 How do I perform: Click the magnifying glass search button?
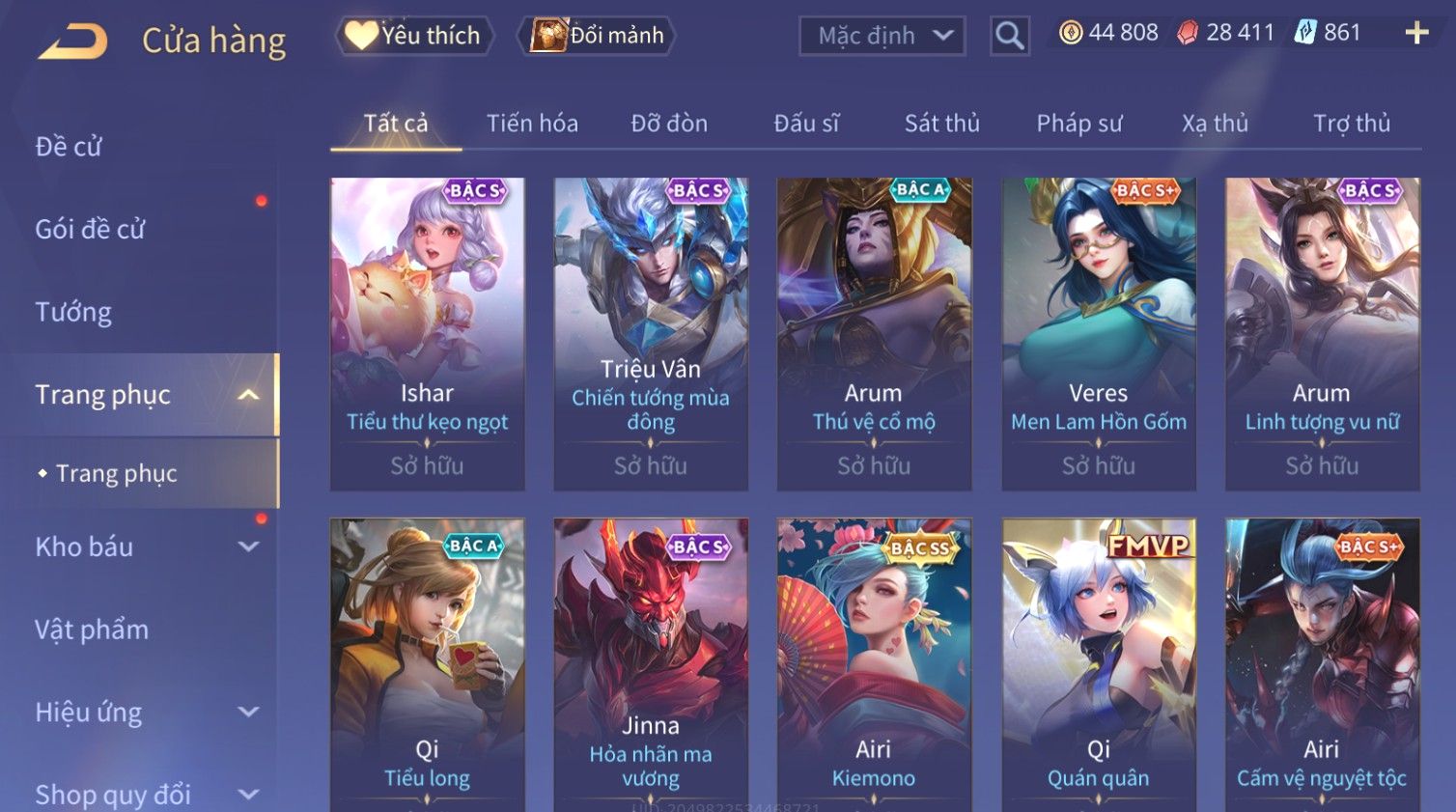click(x=1009, y=36)
